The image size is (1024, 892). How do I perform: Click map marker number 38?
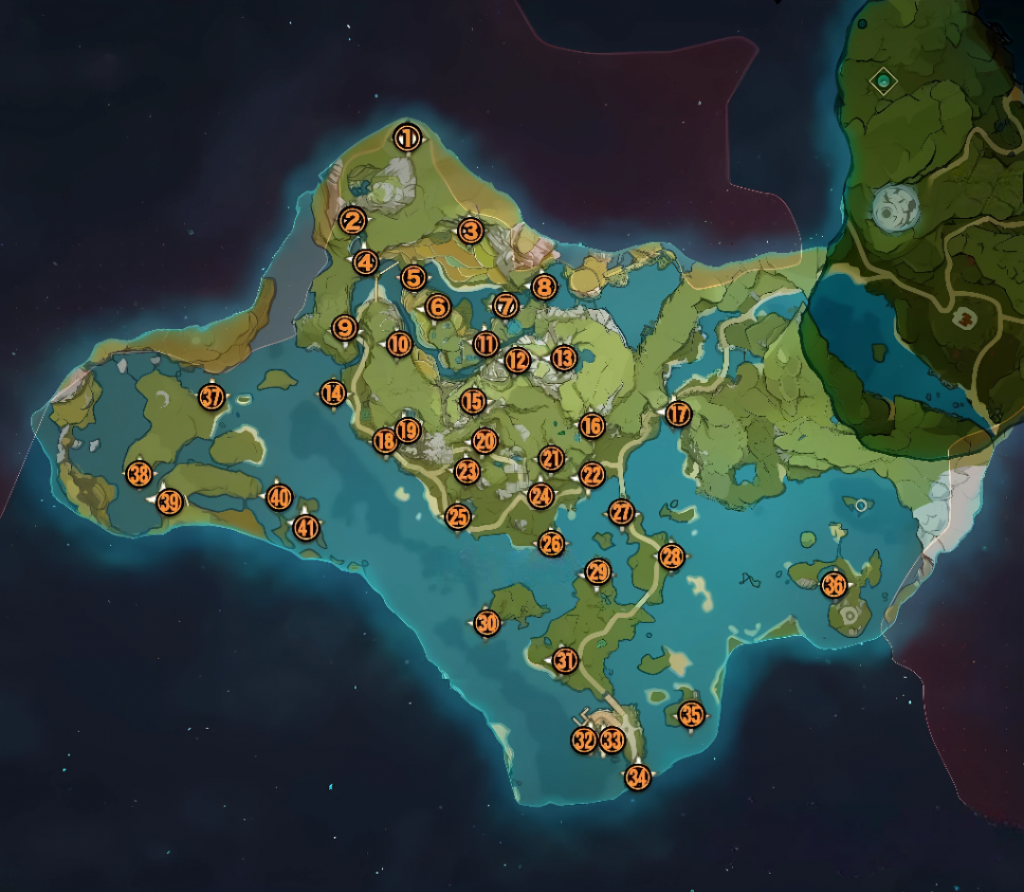(139, 475)
